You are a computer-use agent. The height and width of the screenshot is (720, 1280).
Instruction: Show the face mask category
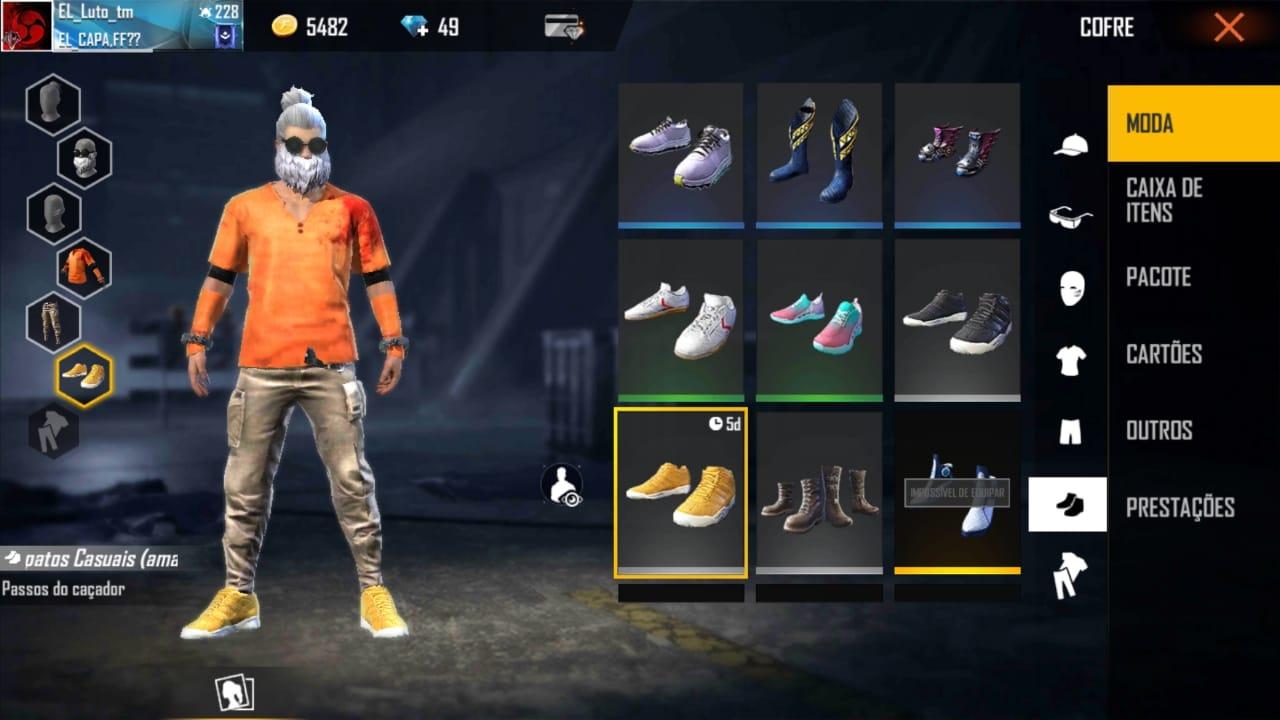[x=1070, y=288]
